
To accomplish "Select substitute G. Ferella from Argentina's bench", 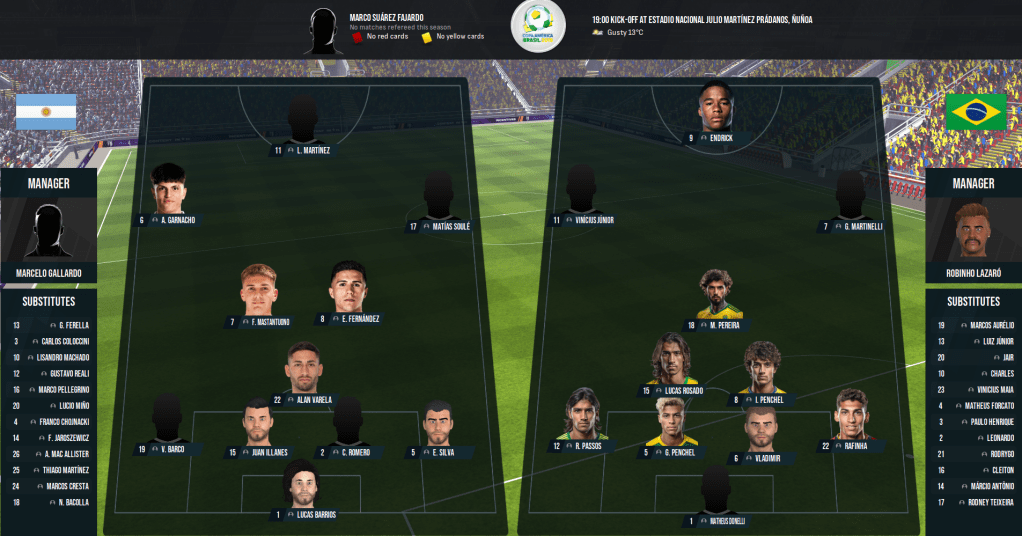I will (68, 325).
